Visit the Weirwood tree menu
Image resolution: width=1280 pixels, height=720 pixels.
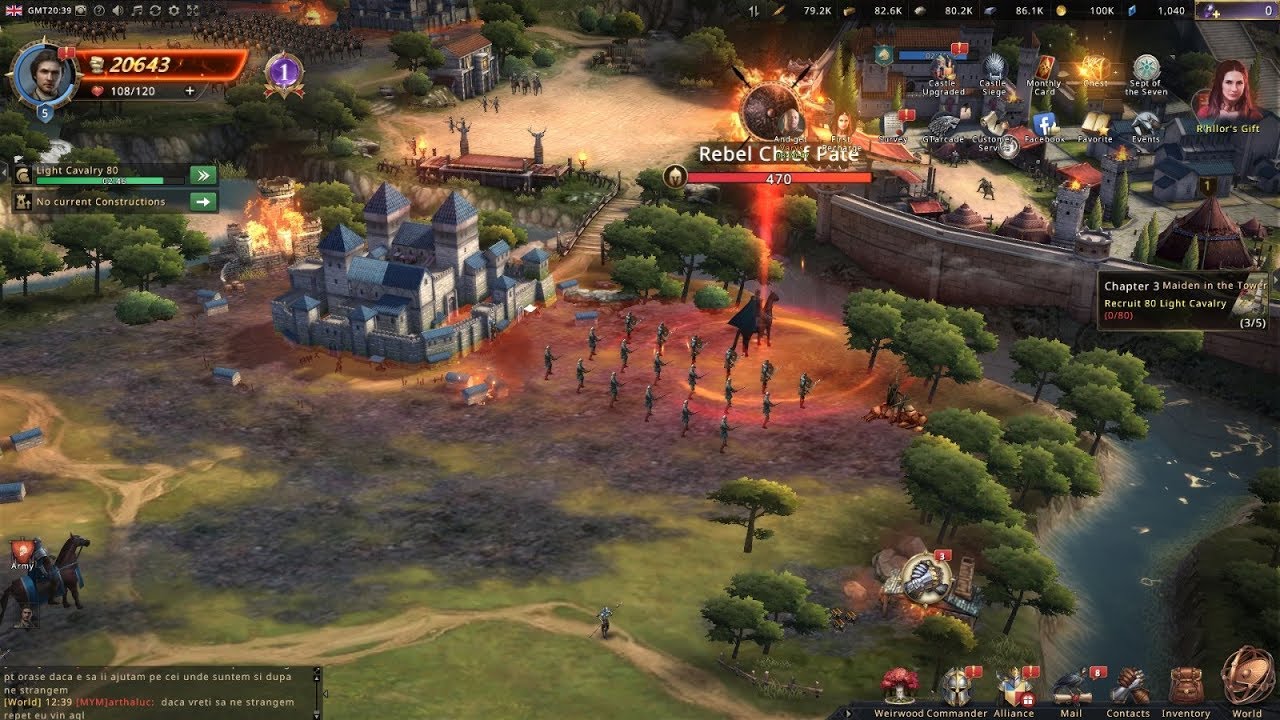pos(899,686)
